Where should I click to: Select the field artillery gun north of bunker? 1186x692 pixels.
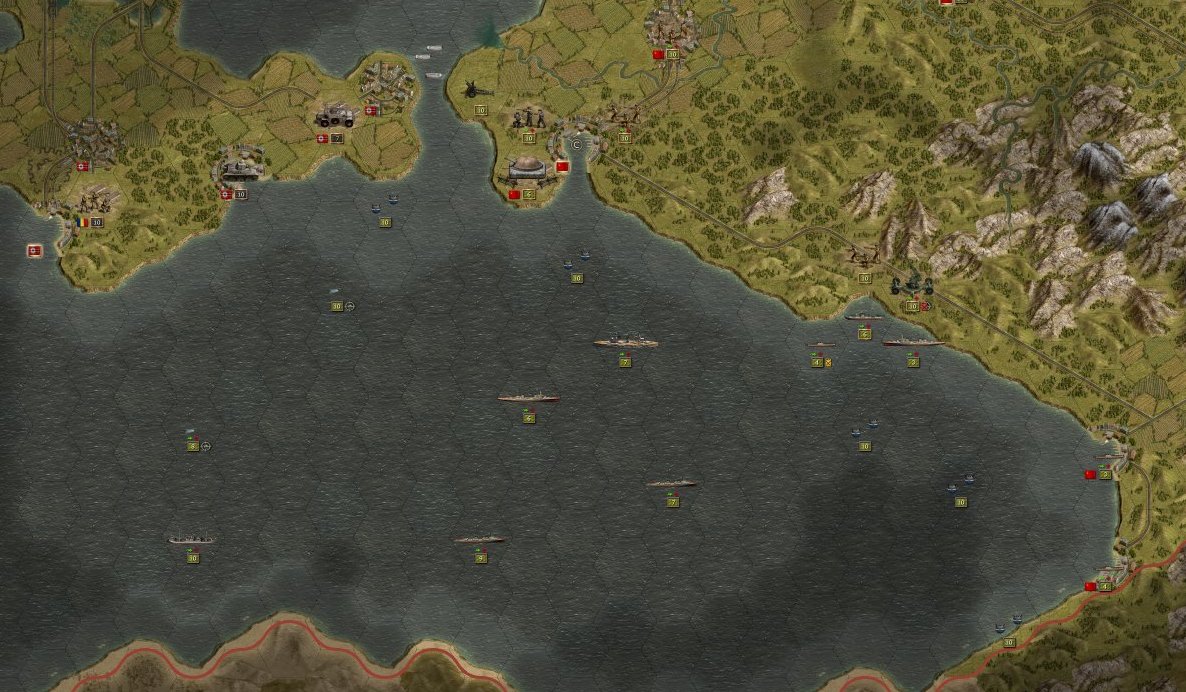click(x=472, y=90)
